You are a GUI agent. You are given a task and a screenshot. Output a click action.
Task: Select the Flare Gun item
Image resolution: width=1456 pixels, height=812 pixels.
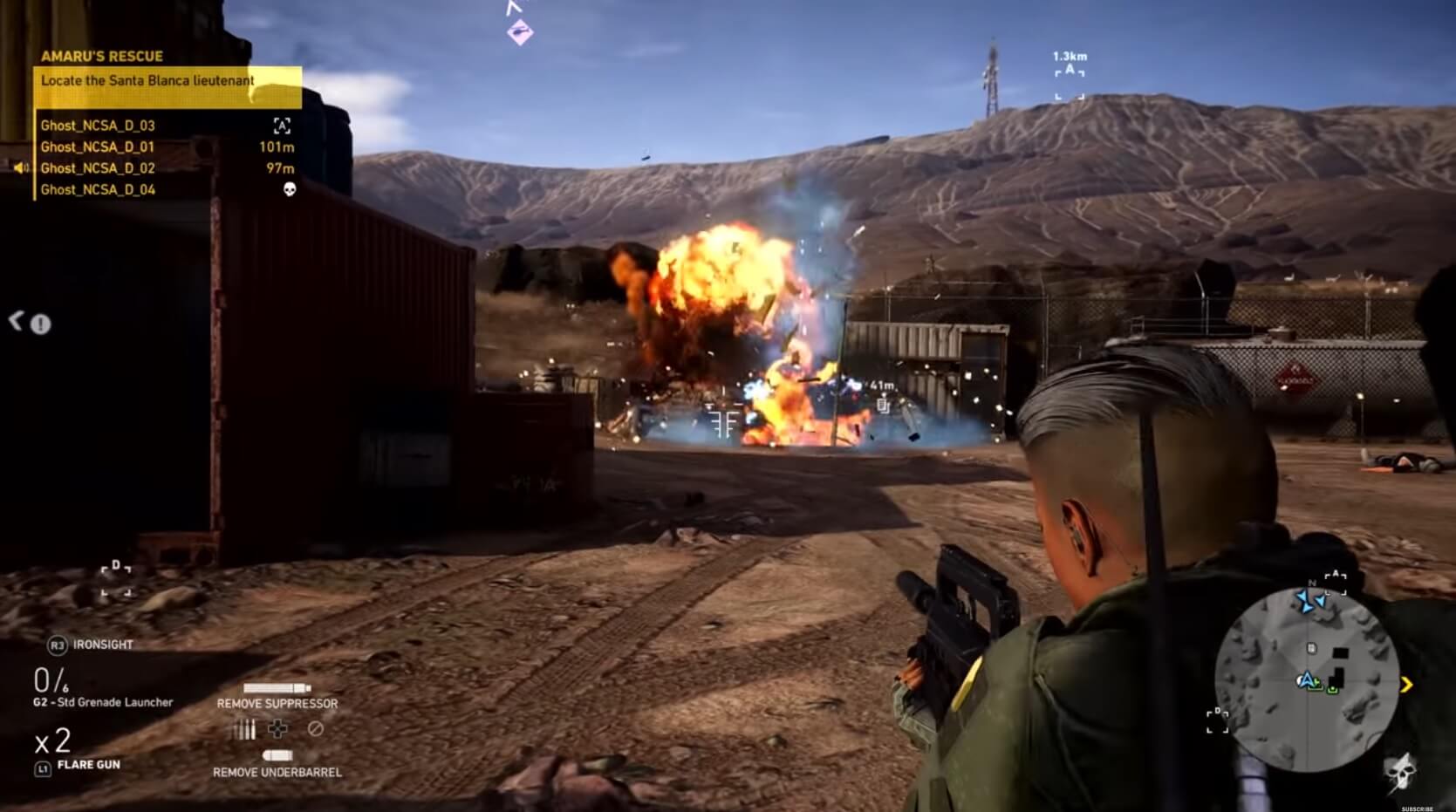88,765
